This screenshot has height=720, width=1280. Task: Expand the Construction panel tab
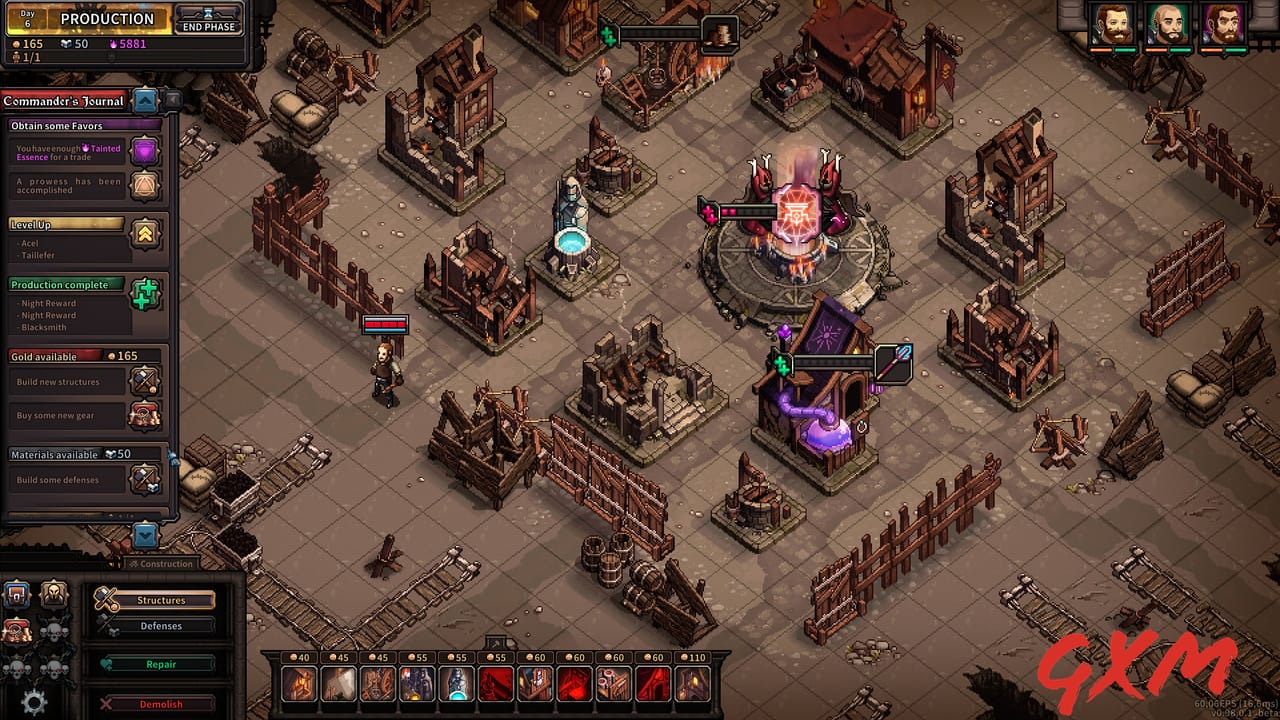tap(162, 563)
